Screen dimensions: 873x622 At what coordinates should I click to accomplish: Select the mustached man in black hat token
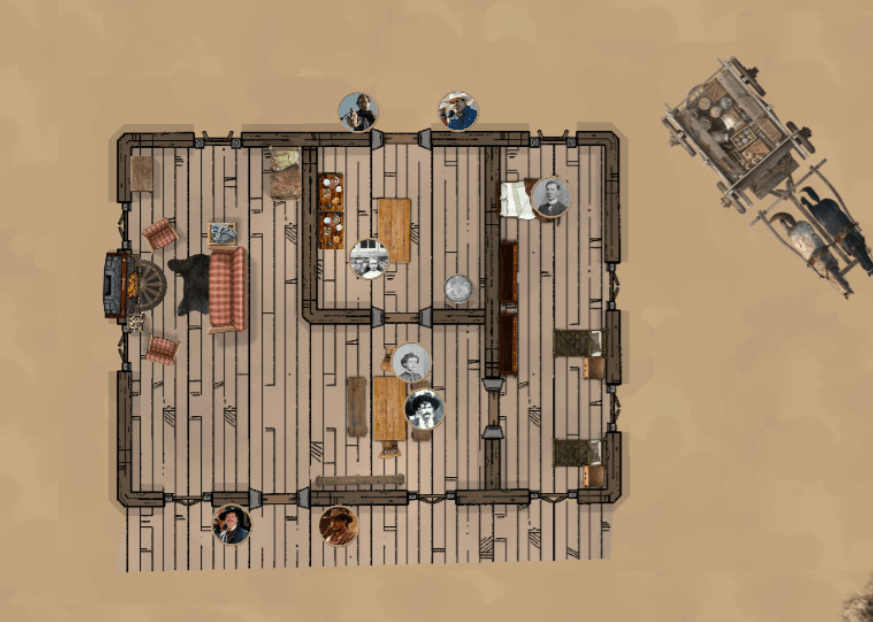pyautogui.click(x=424, y=409)
